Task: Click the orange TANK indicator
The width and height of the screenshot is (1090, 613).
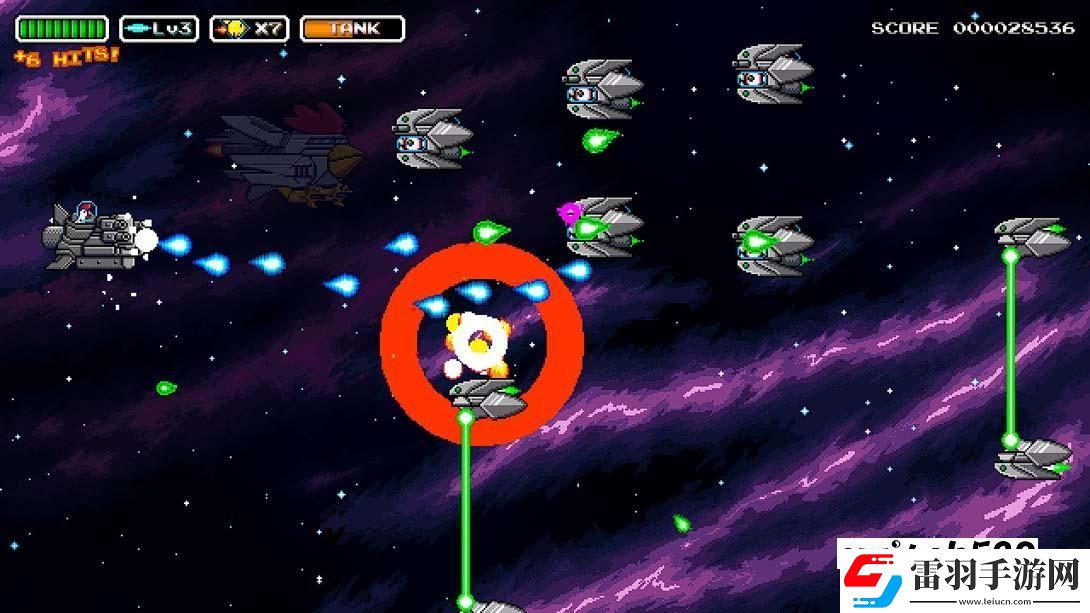Action: (352, 29)
